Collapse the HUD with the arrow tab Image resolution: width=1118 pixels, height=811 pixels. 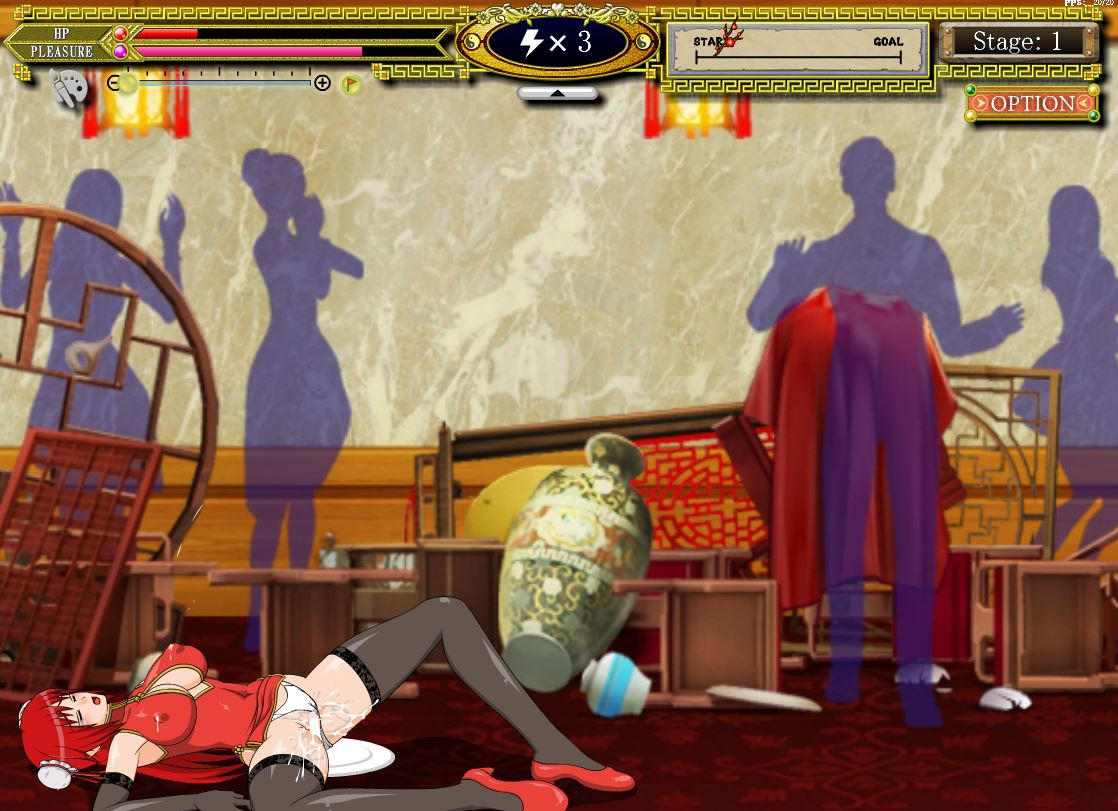557,93
